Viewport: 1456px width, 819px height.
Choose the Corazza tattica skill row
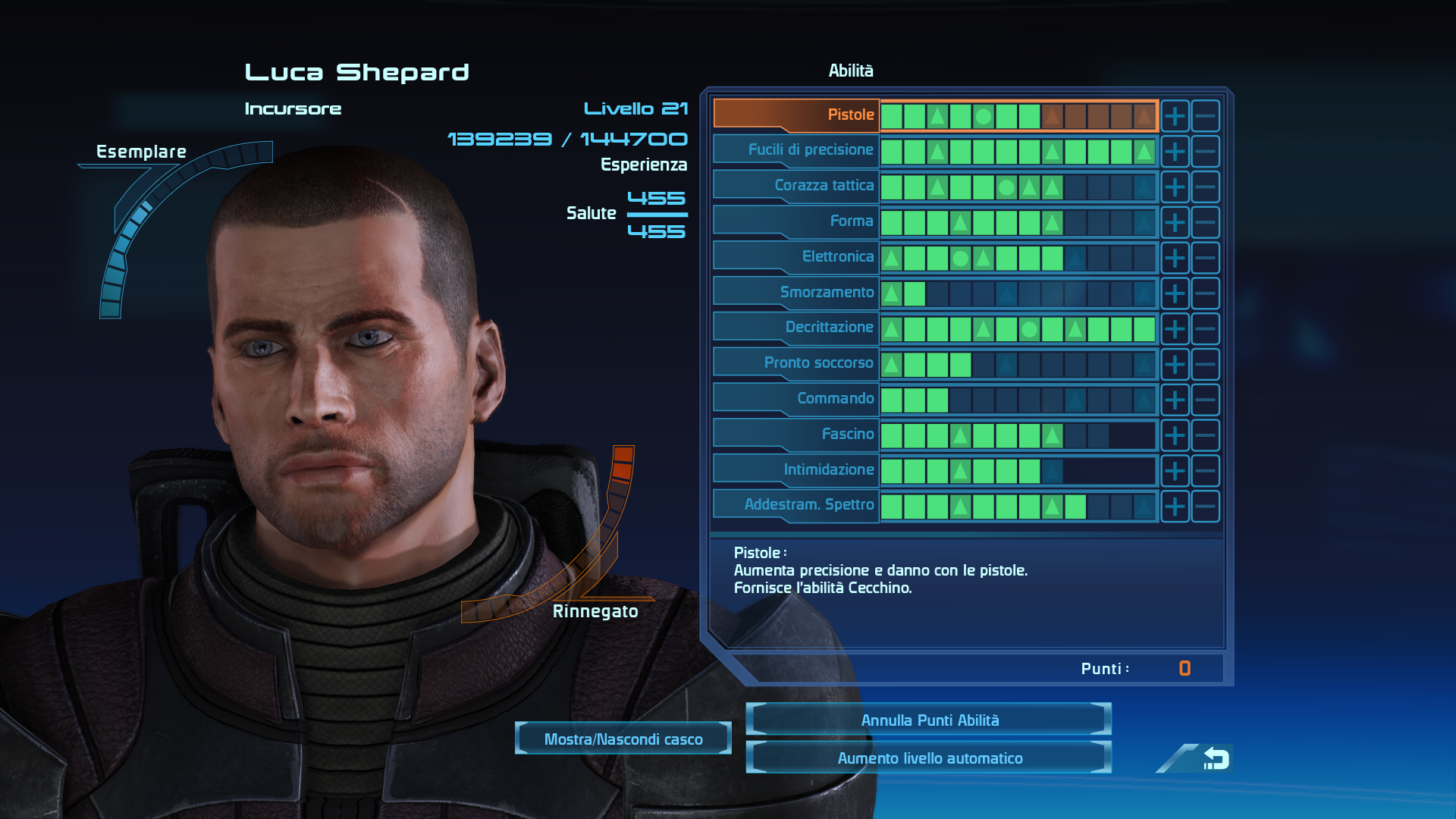click(796, 186)
